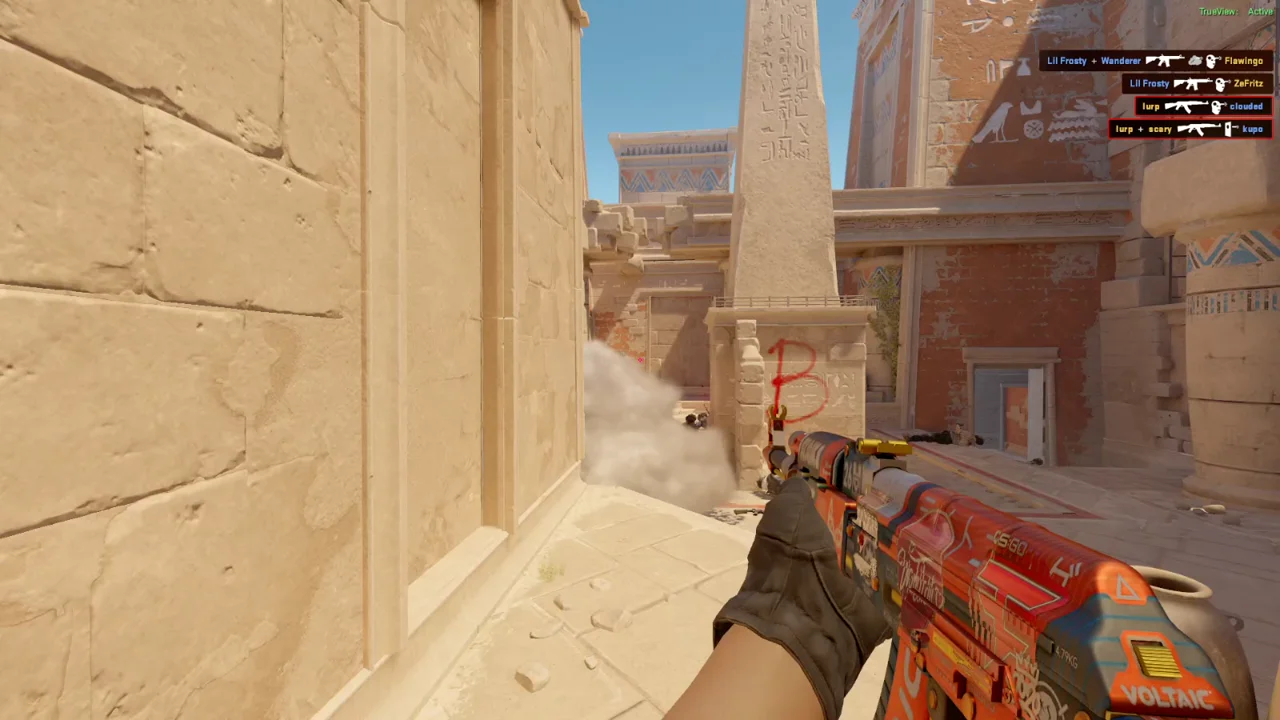Select the kill feed row for kupo
Screen dimensions: 1280x720
(1190, 129)
